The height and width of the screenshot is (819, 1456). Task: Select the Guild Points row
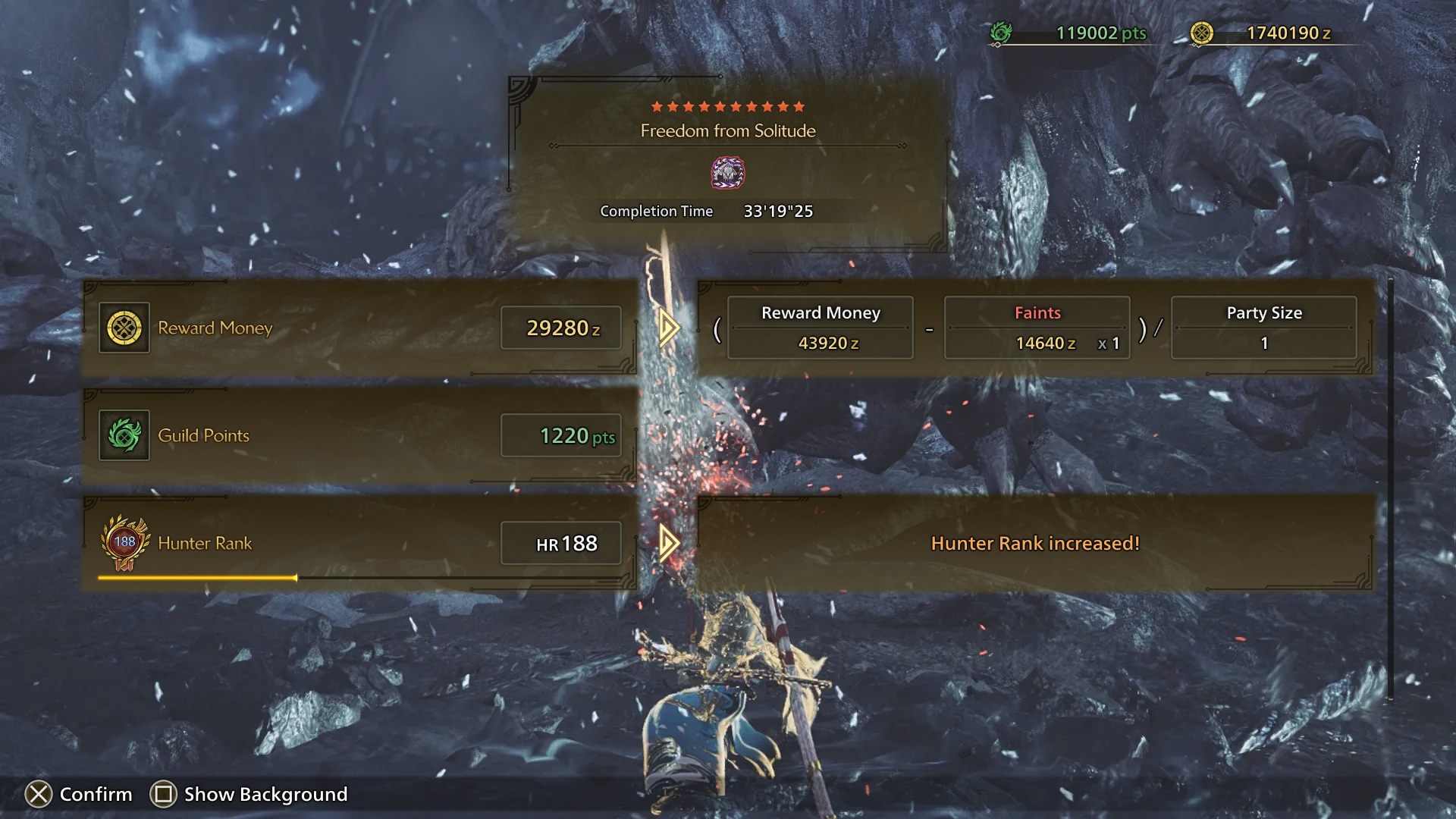point(359,435)
